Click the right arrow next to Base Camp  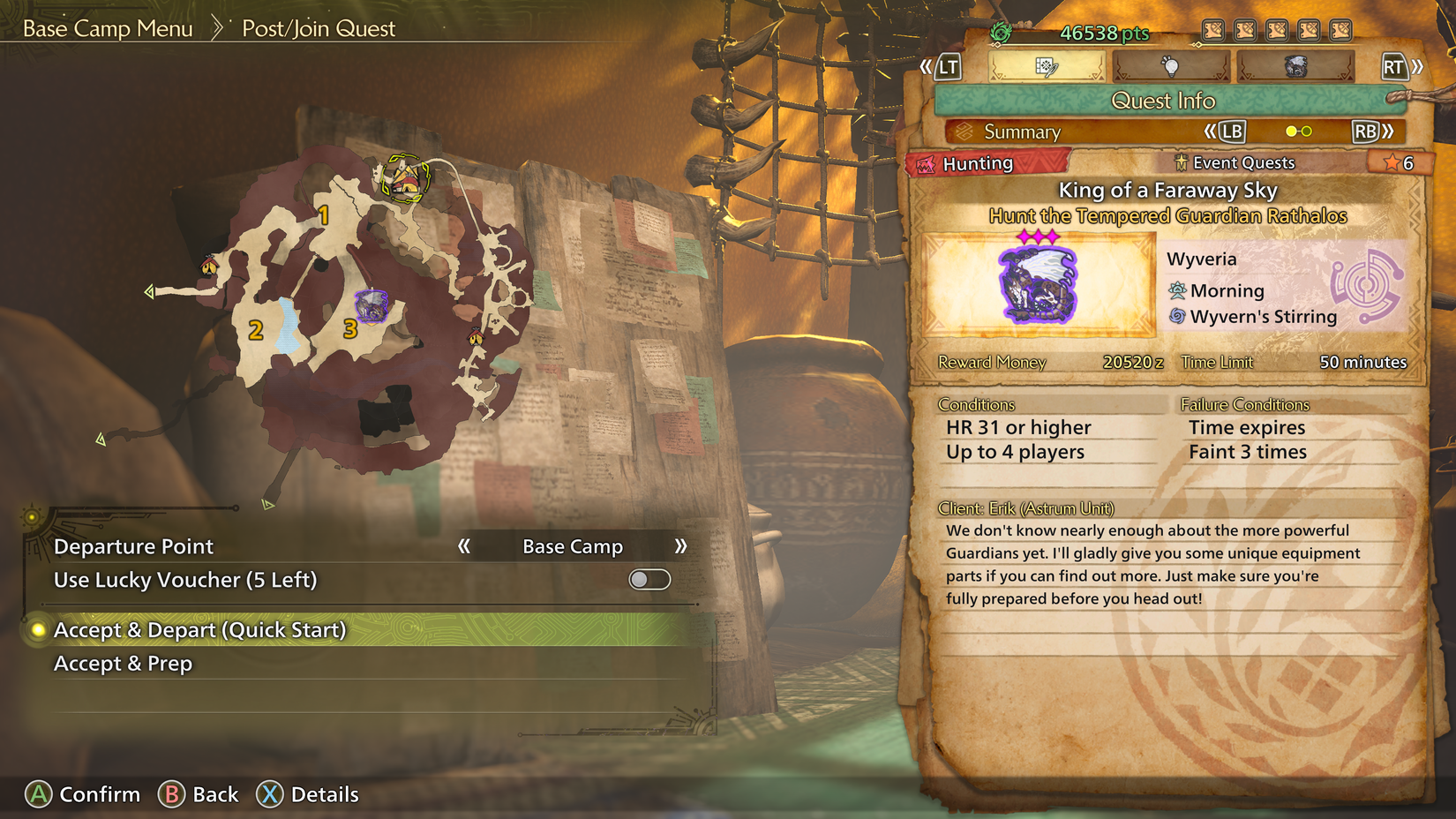coord(680,546)
